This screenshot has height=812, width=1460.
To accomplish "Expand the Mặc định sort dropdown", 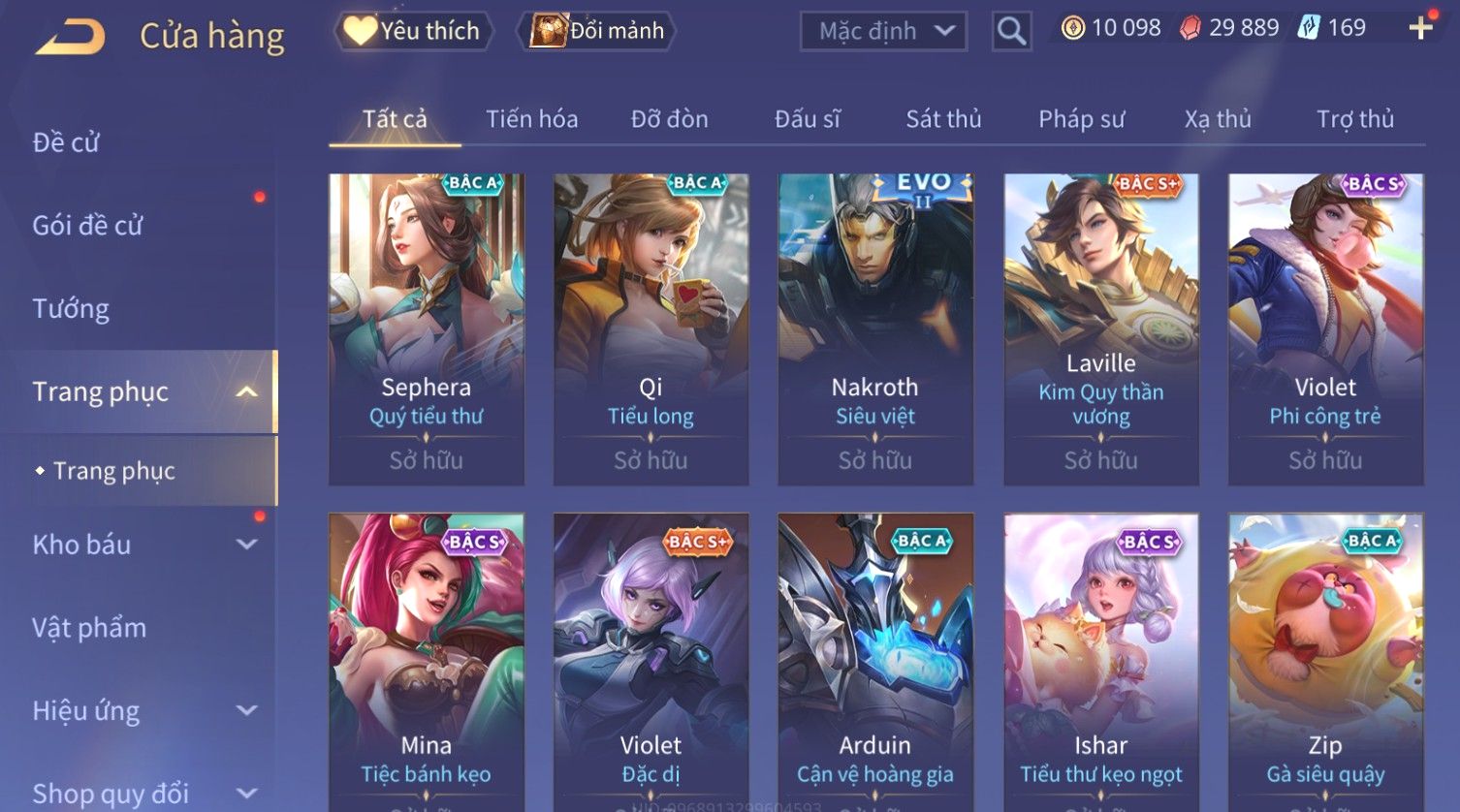I will click(883, 31).
